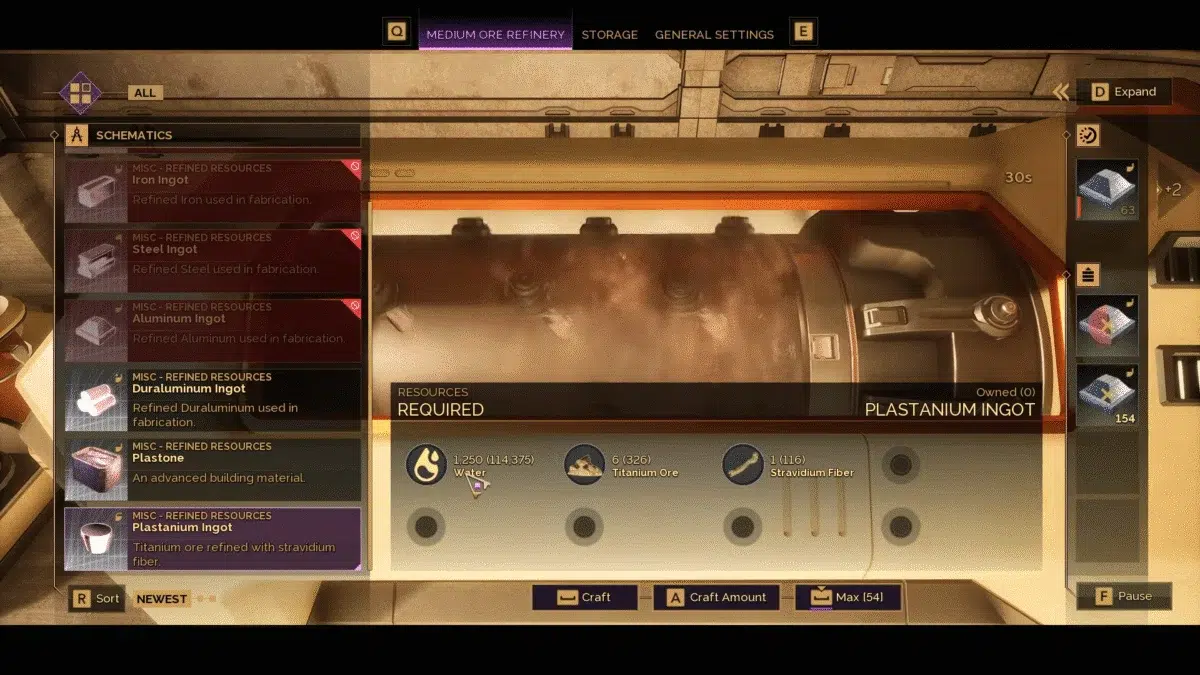Open the General Settings tab
Screen dimensions: 1200x675
click(x=714, y=34)
